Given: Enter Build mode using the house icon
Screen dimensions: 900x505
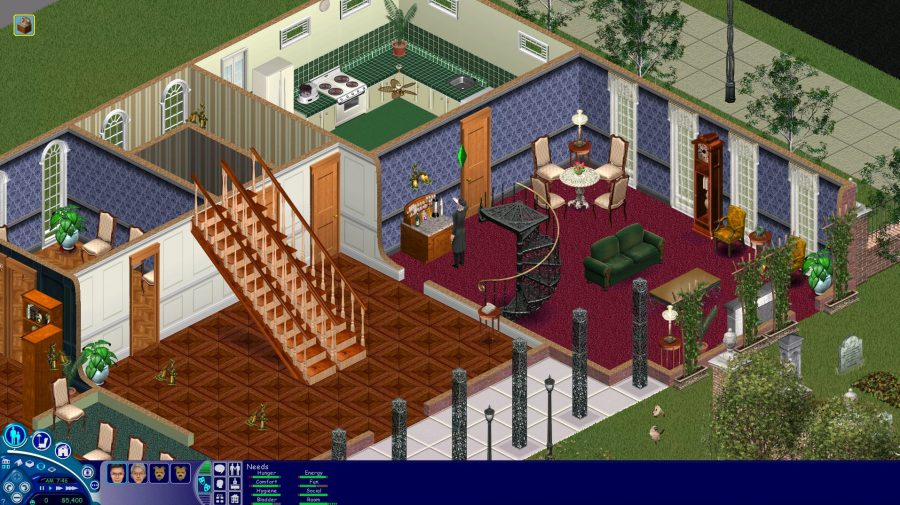Looking at the screenshot, I should click(63, 451).
